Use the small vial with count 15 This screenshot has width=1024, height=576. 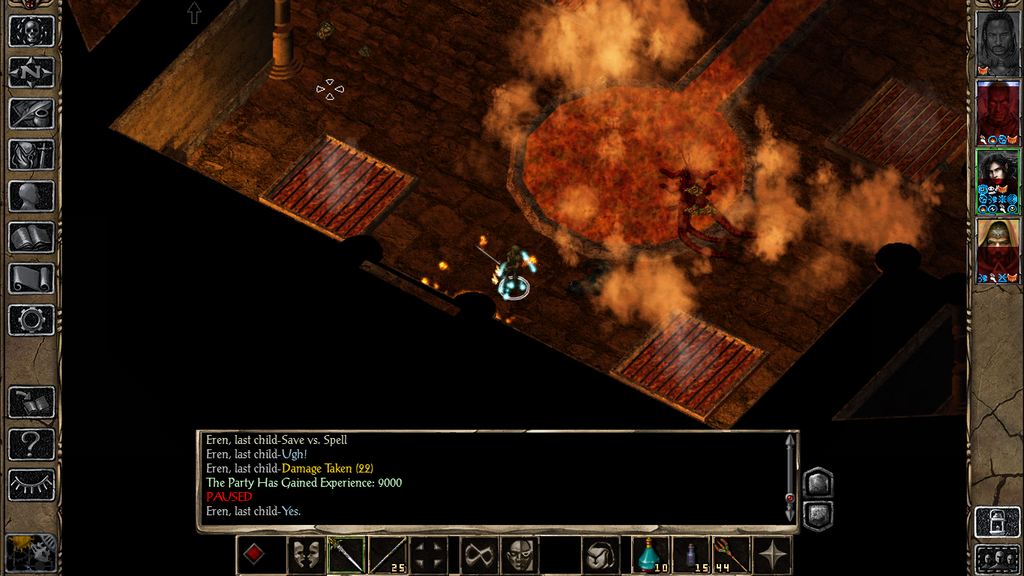pyautogui.click(x=692, y=555)
